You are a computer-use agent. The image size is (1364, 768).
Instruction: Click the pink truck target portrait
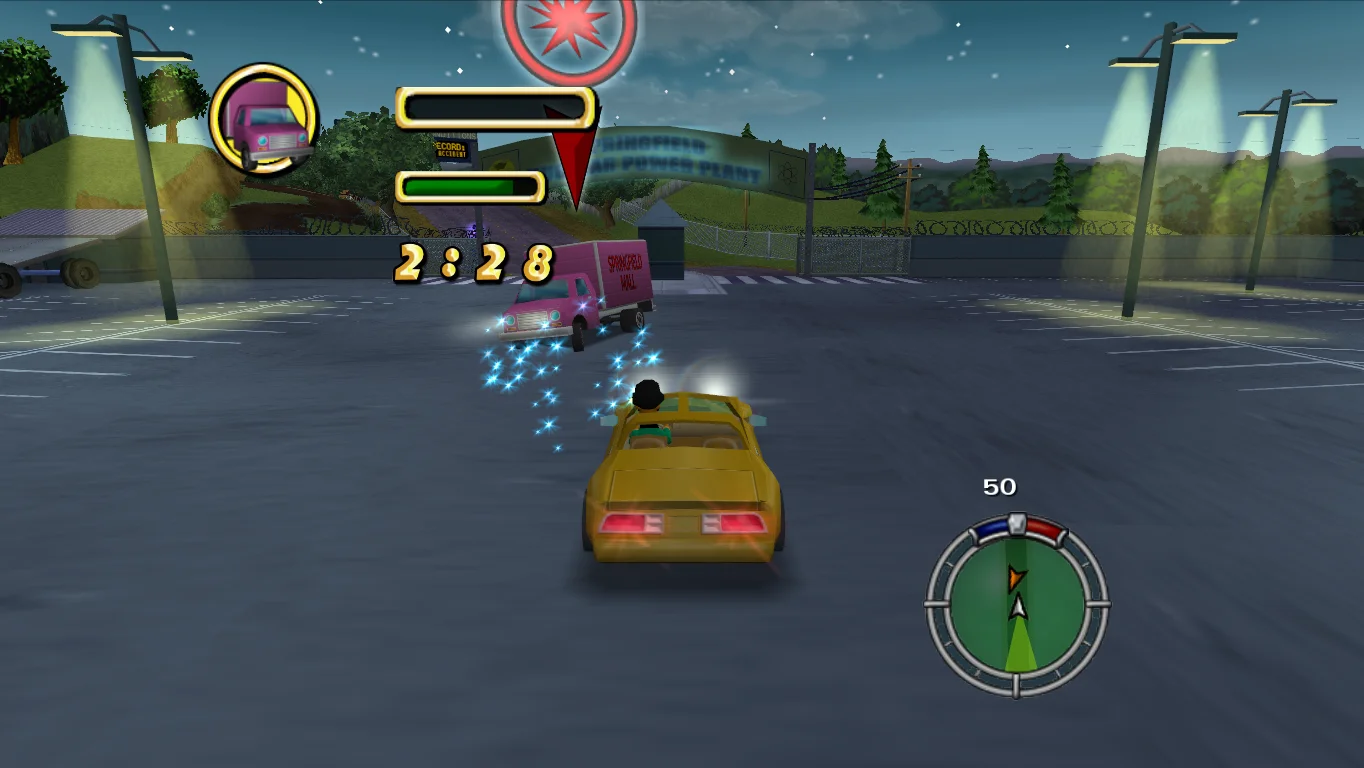point(264,119)
